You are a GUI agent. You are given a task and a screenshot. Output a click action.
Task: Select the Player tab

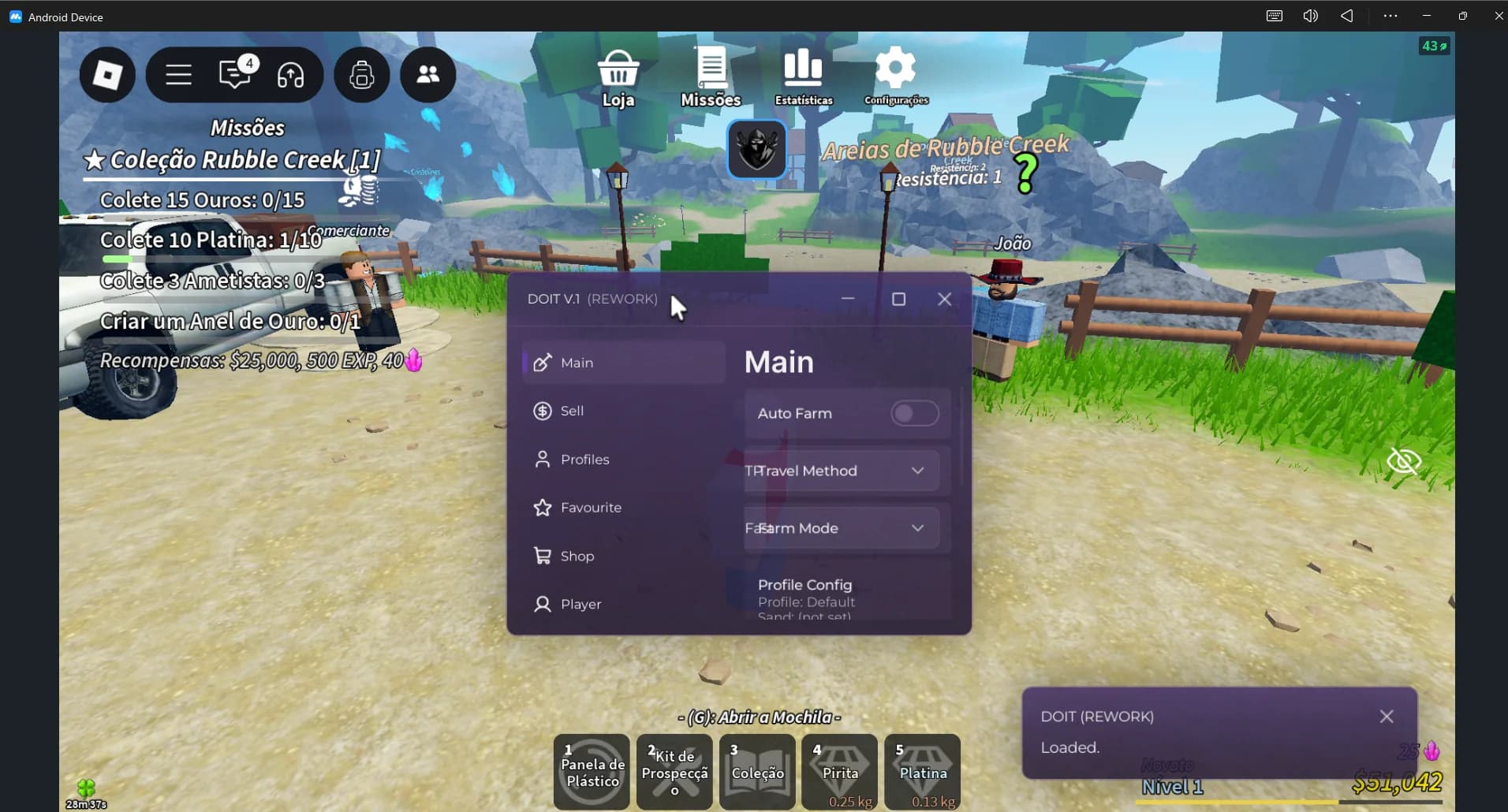(580, 605)
